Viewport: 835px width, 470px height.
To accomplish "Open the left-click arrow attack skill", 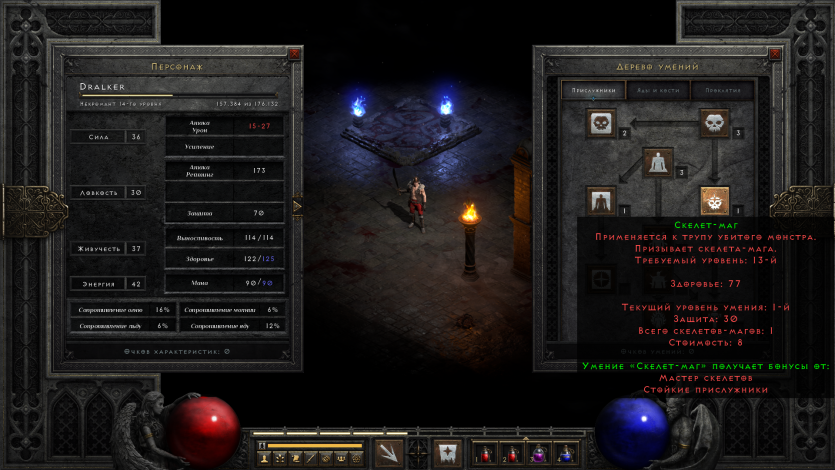I will (x=389, y=452).
